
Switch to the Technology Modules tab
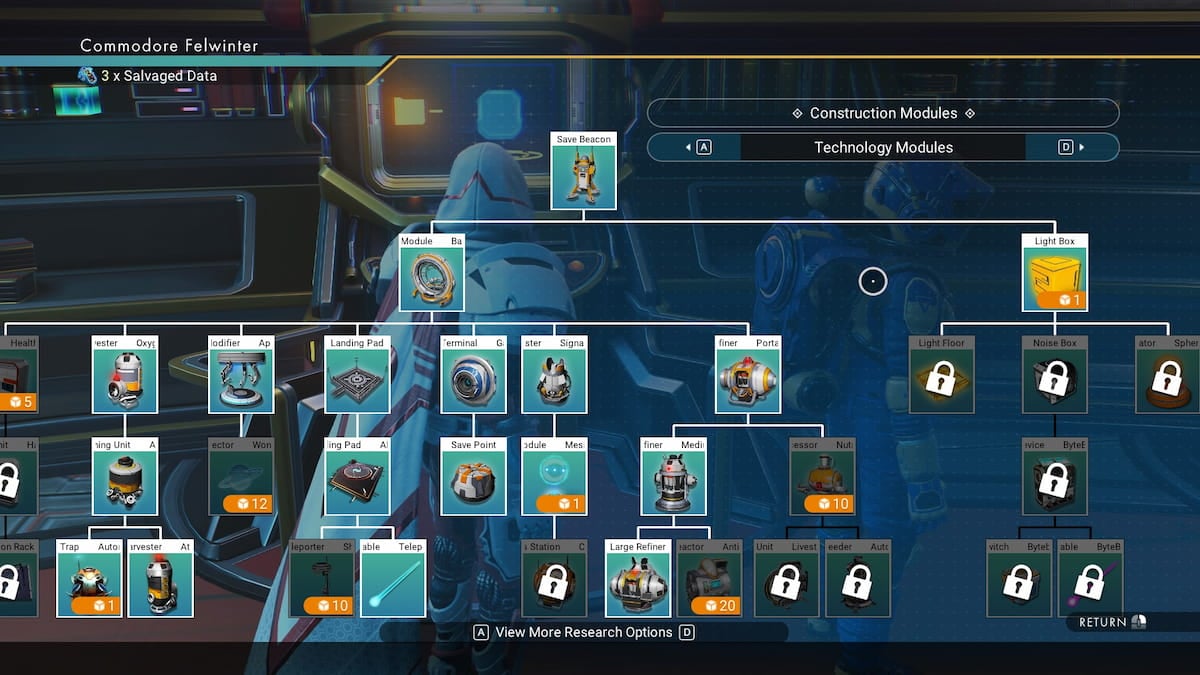point(883,147)
